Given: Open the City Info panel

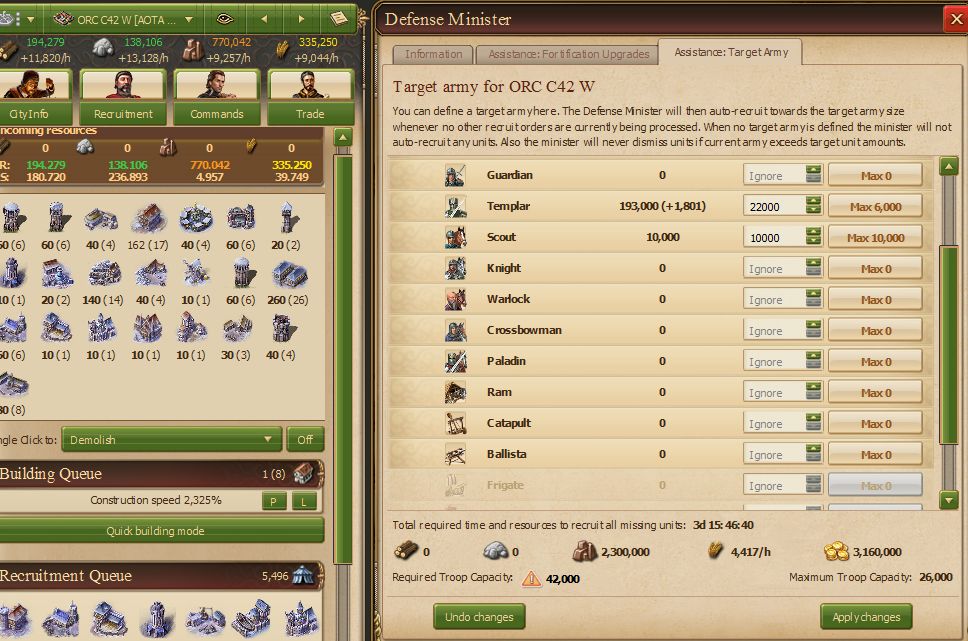Looking at the screenshot, I should [x=30, y=97].
